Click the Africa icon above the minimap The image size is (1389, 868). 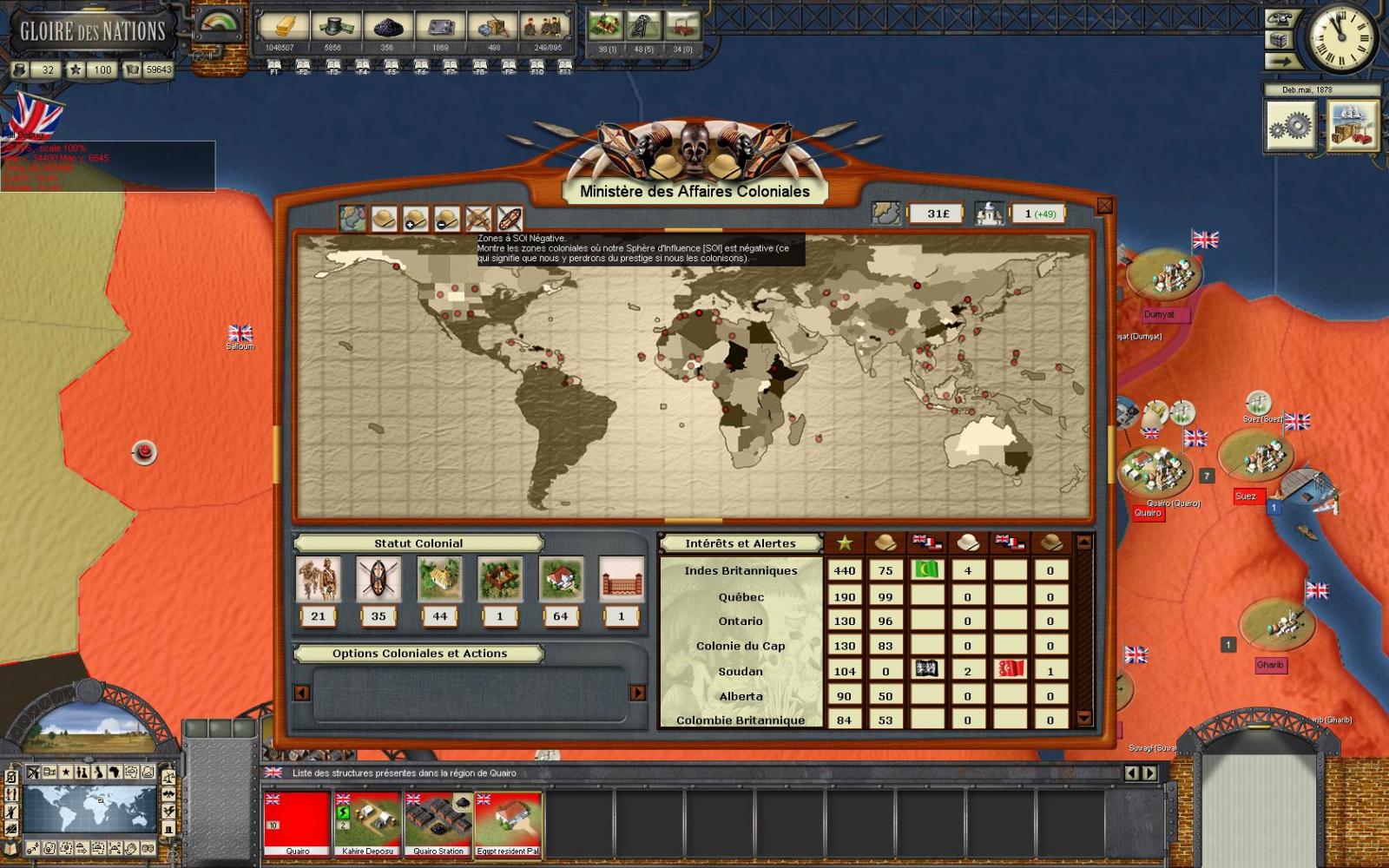[x=115, y=773]
